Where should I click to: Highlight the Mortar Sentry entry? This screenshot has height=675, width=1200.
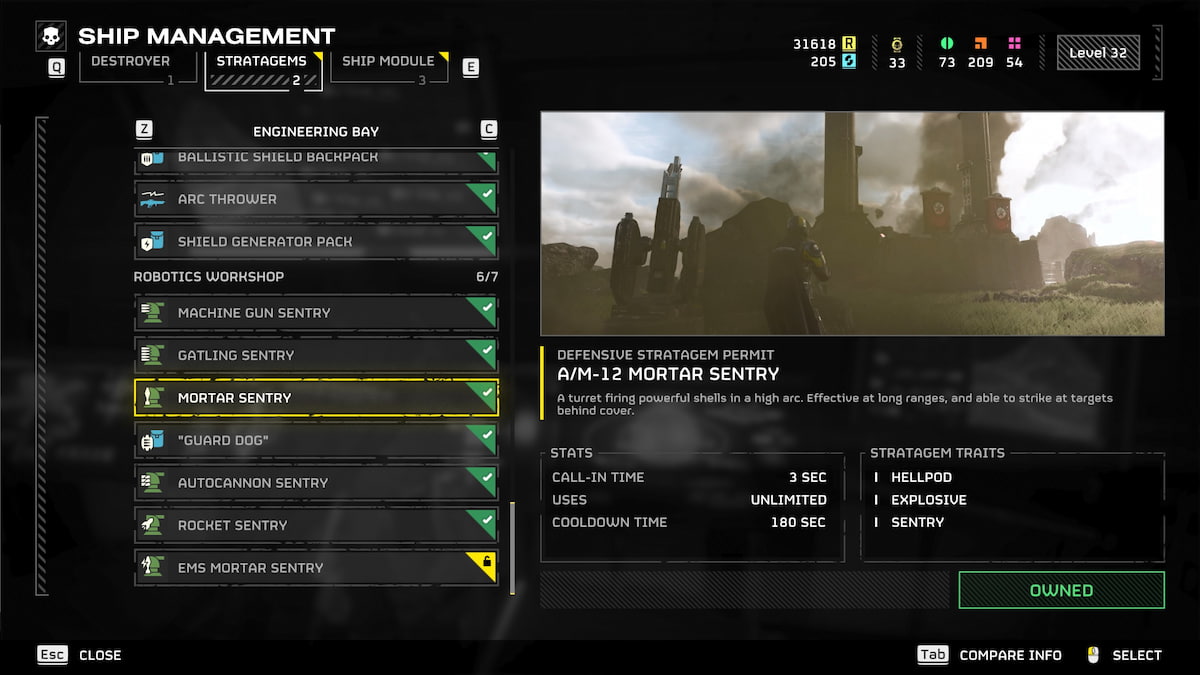(315, 398)
